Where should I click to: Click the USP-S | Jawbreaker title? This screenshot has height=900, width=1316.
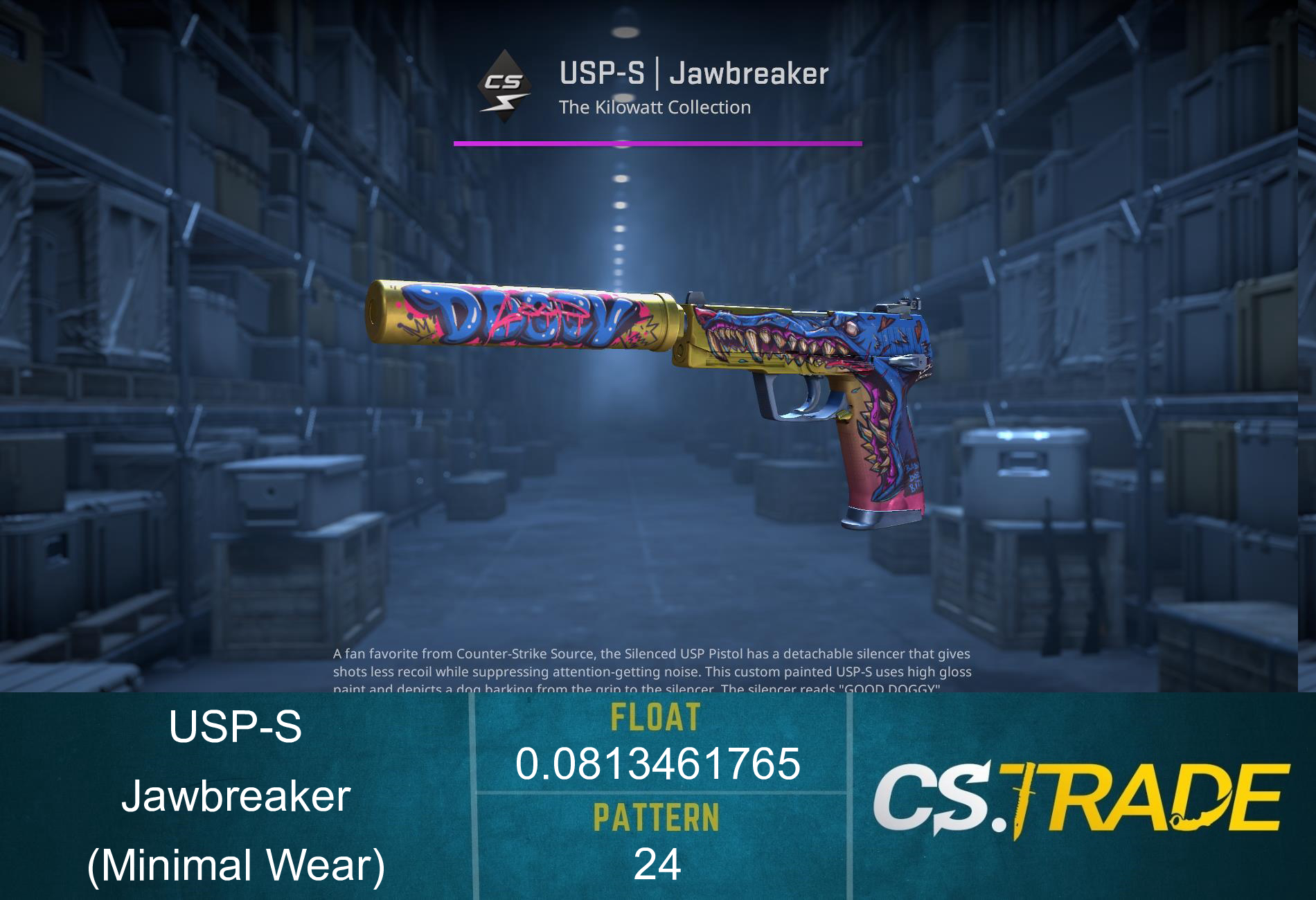pyautogui.click(x=693, y=73)
